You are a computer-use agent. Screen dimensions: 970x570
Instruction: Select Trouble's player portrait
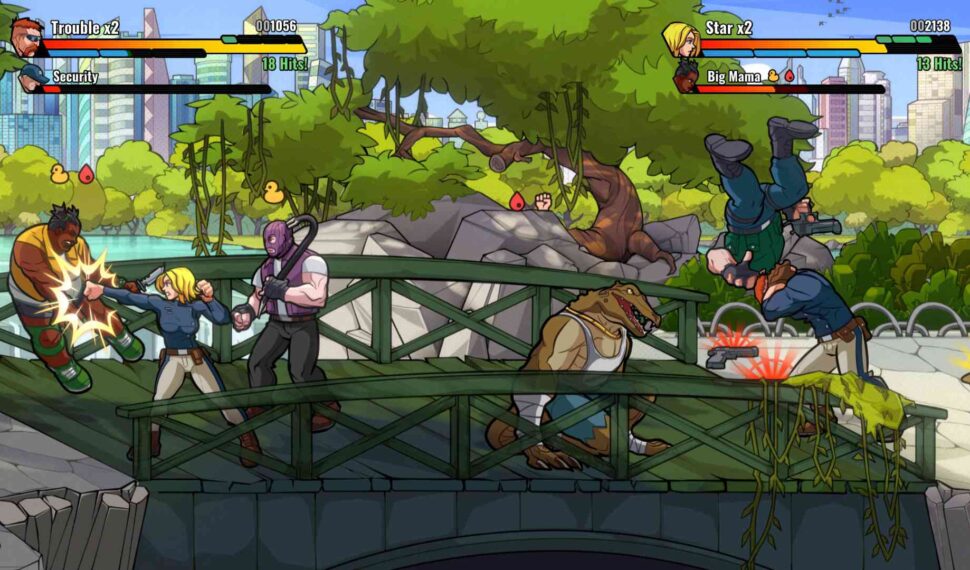[27, 36]
